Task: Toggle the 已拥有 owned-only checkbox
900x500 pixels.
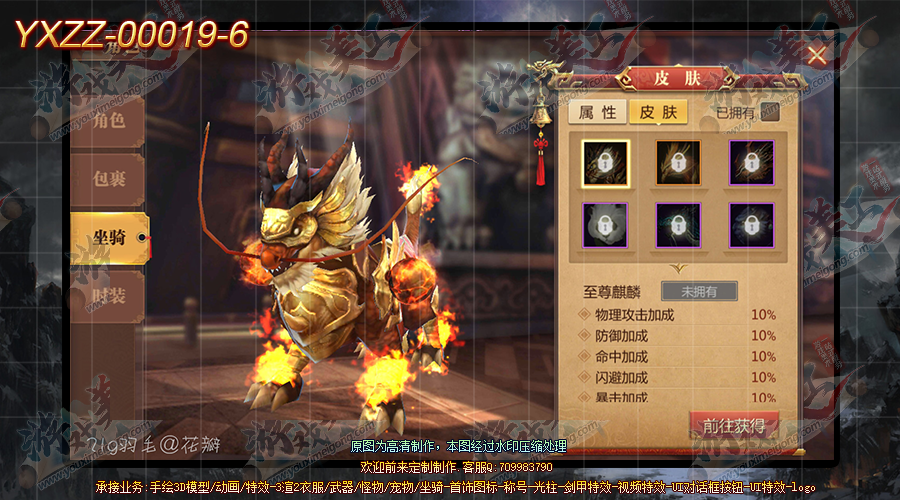Action: (769, 112)
